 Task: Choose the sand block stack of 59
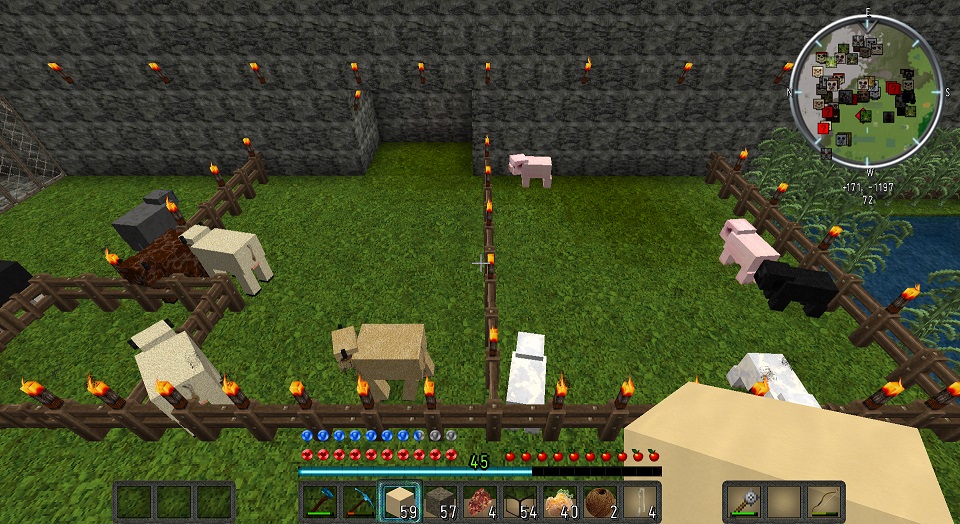401,501
